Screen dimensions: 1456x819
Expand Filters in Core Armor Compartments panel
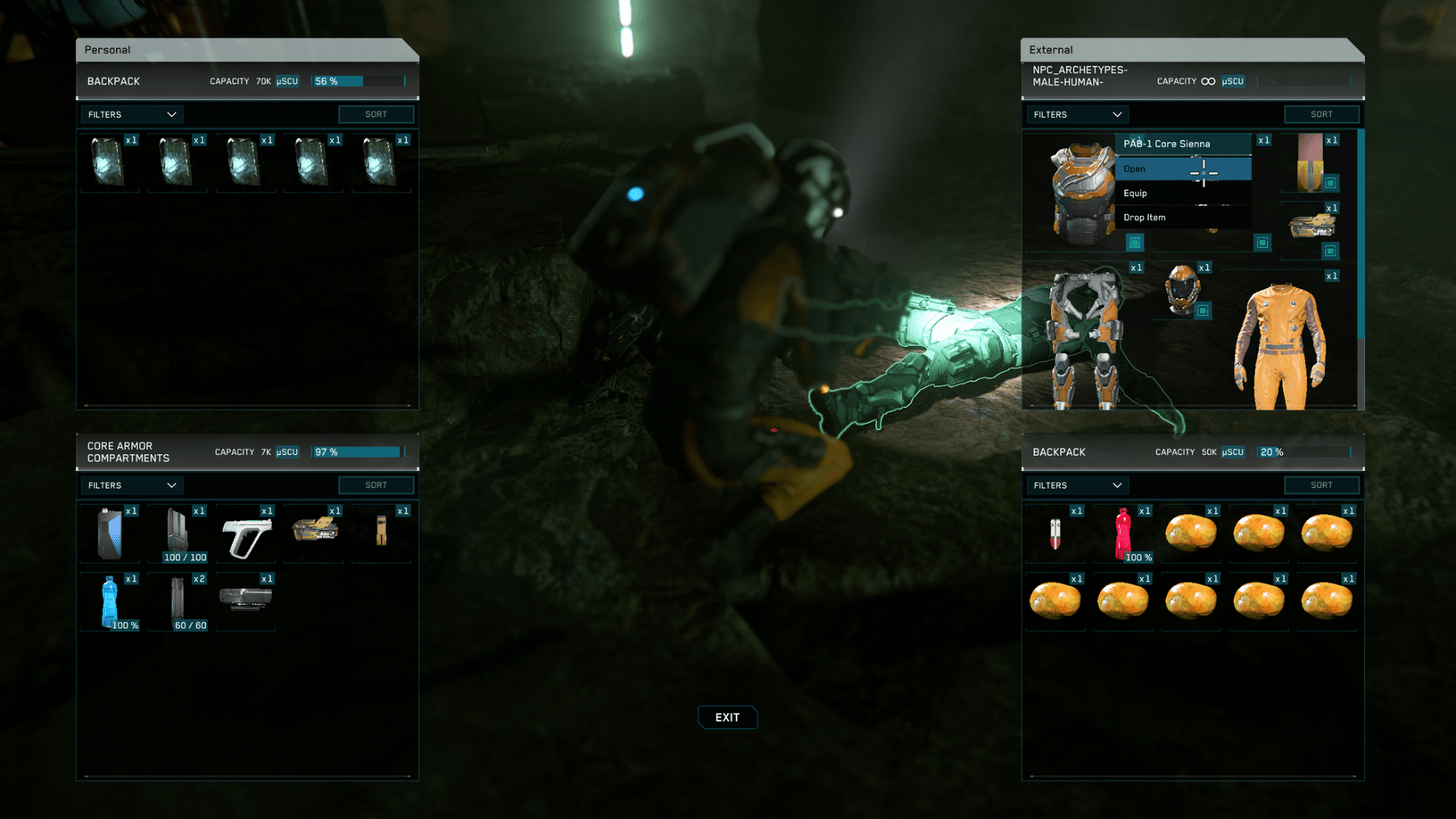(130, 484)
